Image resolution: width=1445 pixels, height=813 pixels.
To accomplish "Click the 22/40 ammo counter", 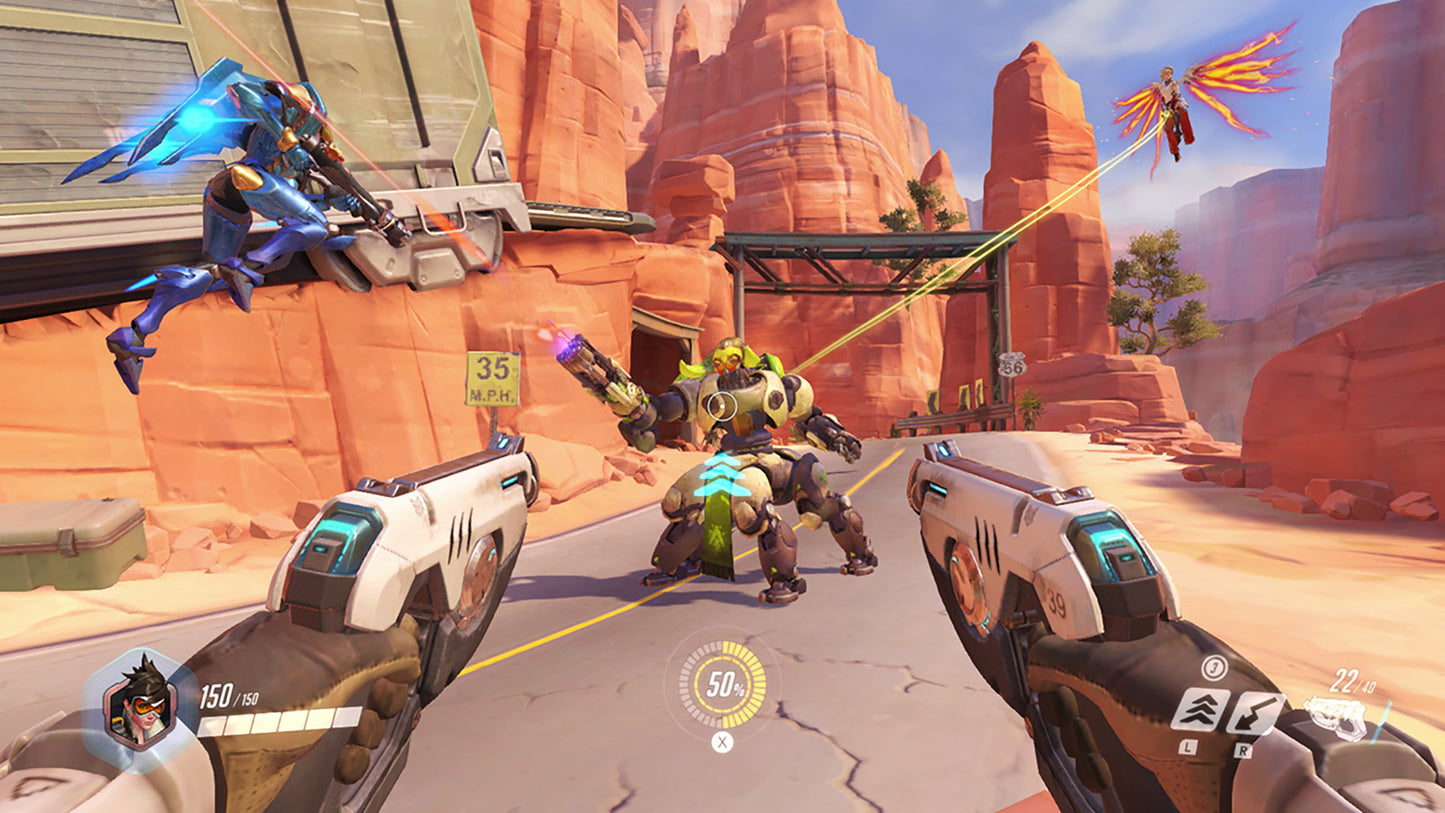I will point(1352,681).
